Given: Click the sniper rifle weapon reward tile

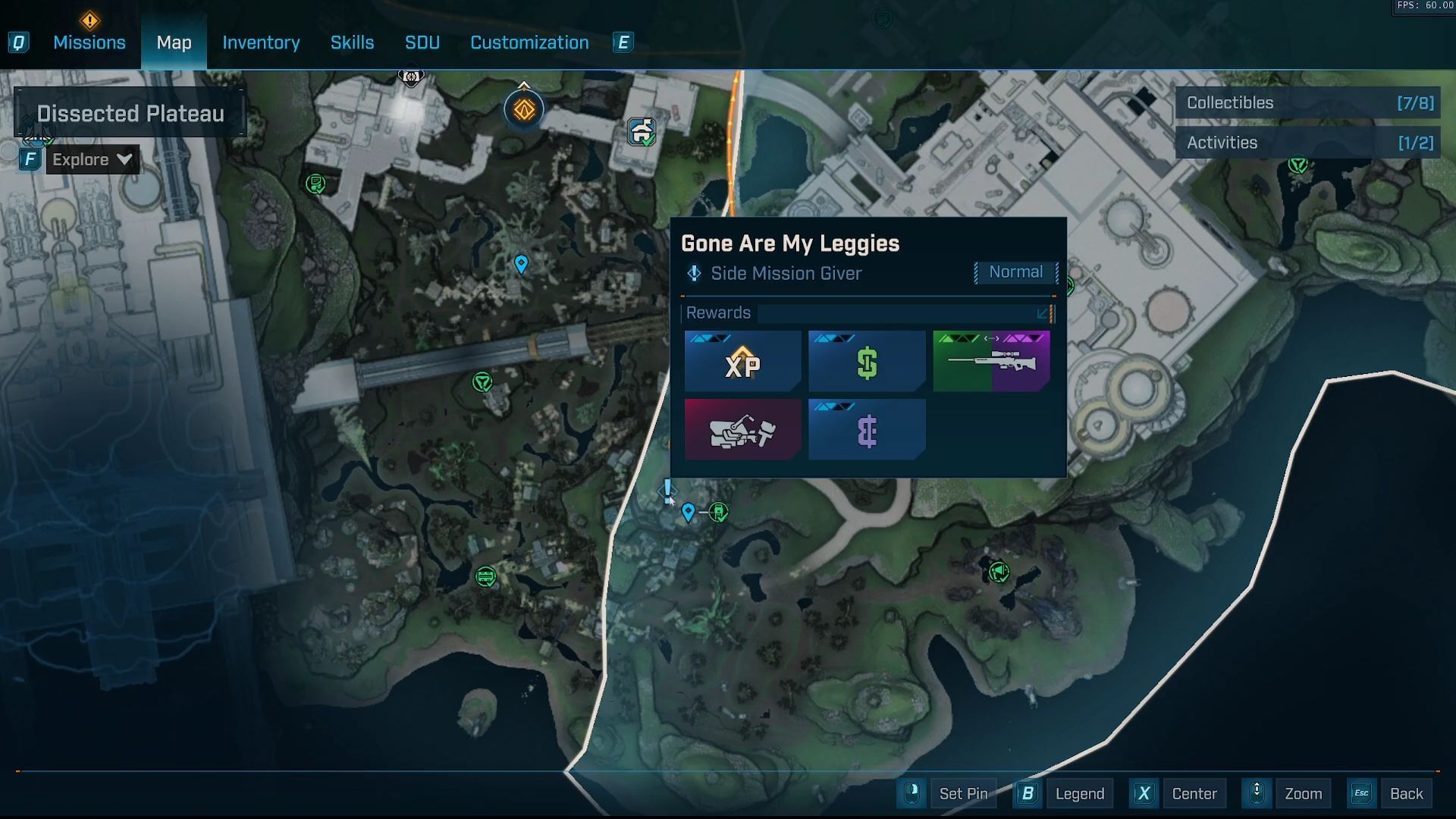Looking at the screenshot, I should click(991, 361).
